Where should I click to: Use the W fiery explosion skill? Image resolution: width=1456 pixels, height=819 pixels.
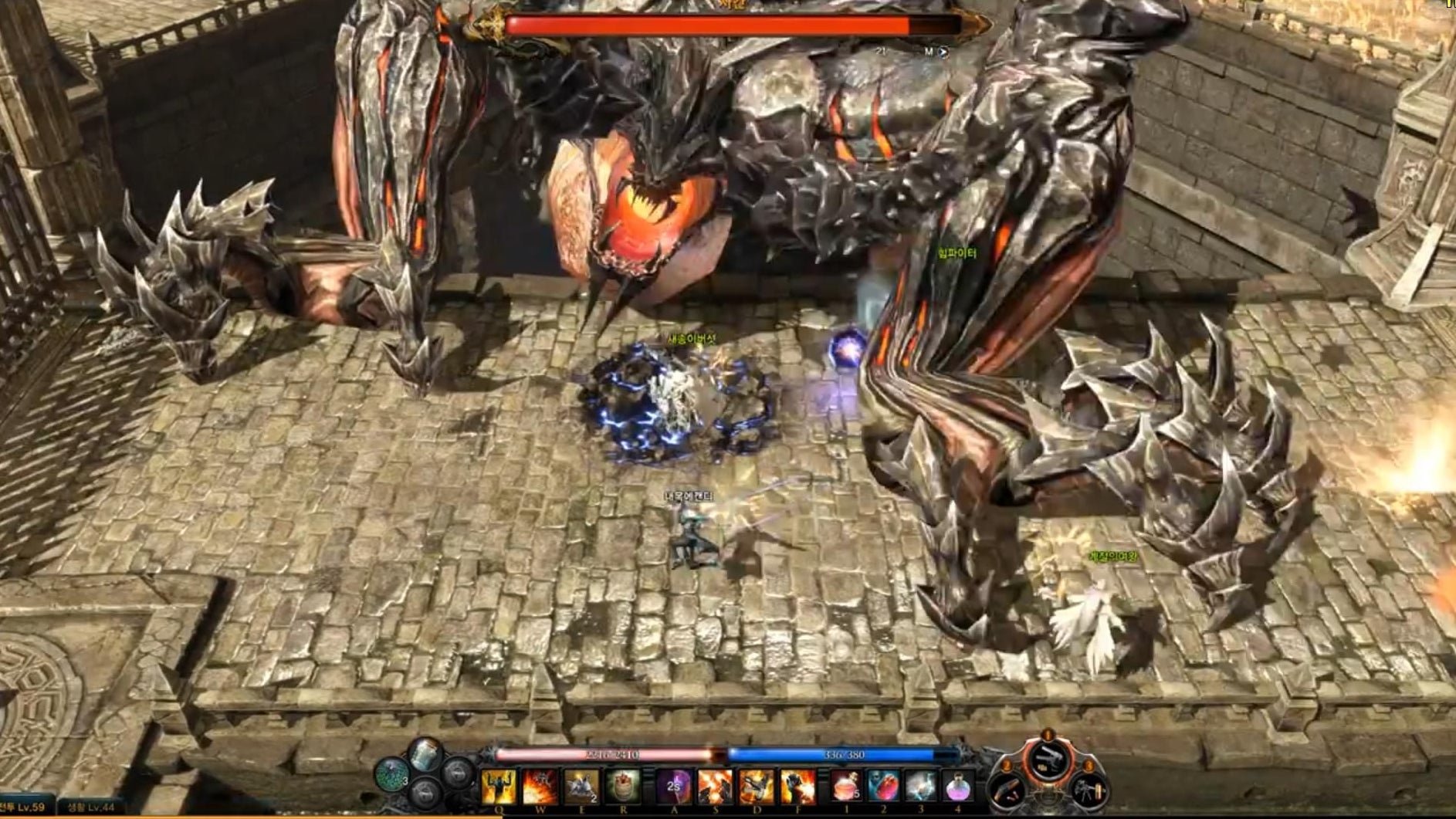coord(540,787)
